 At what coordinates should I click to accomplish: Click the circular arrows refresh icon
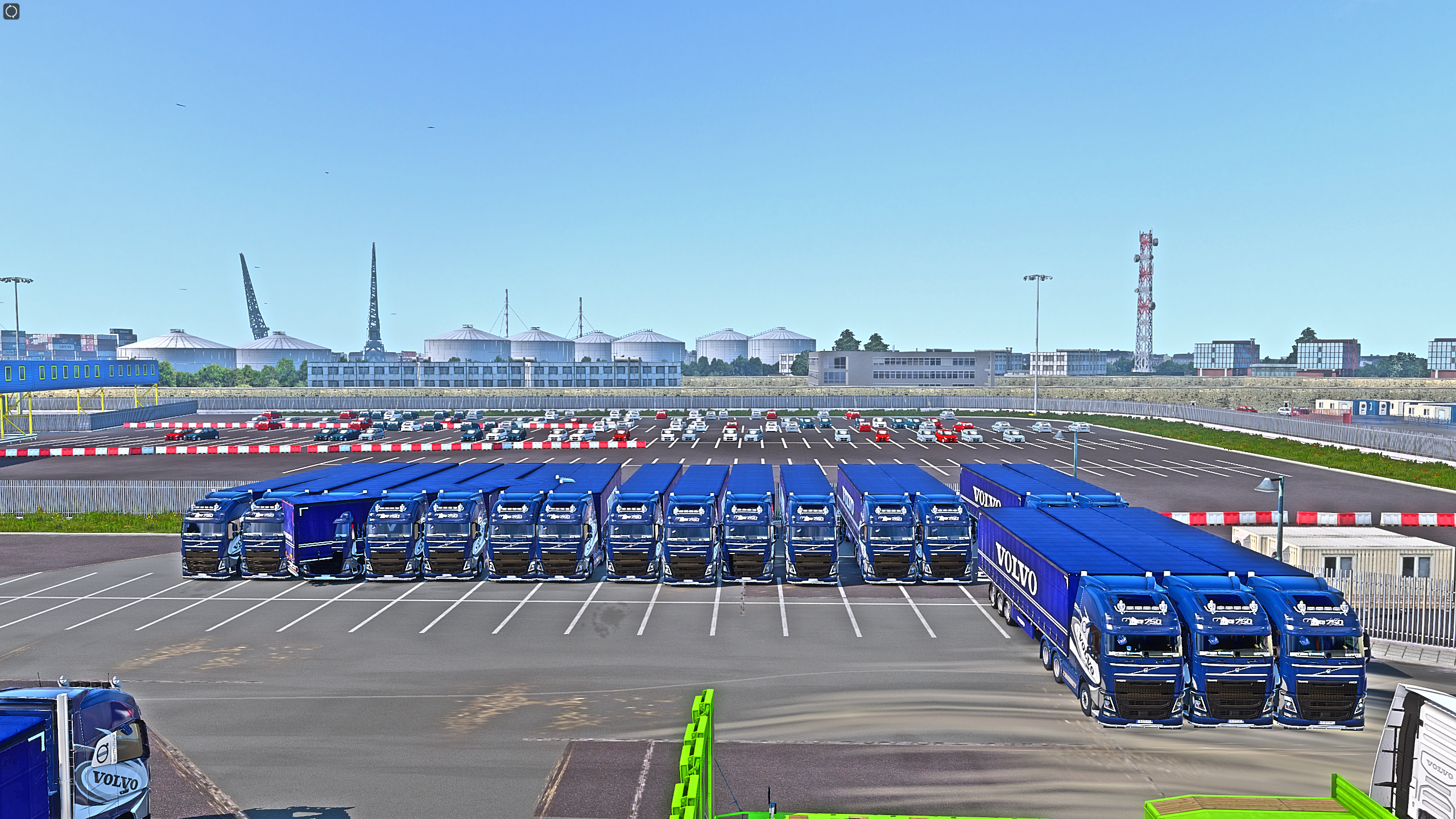11,11
